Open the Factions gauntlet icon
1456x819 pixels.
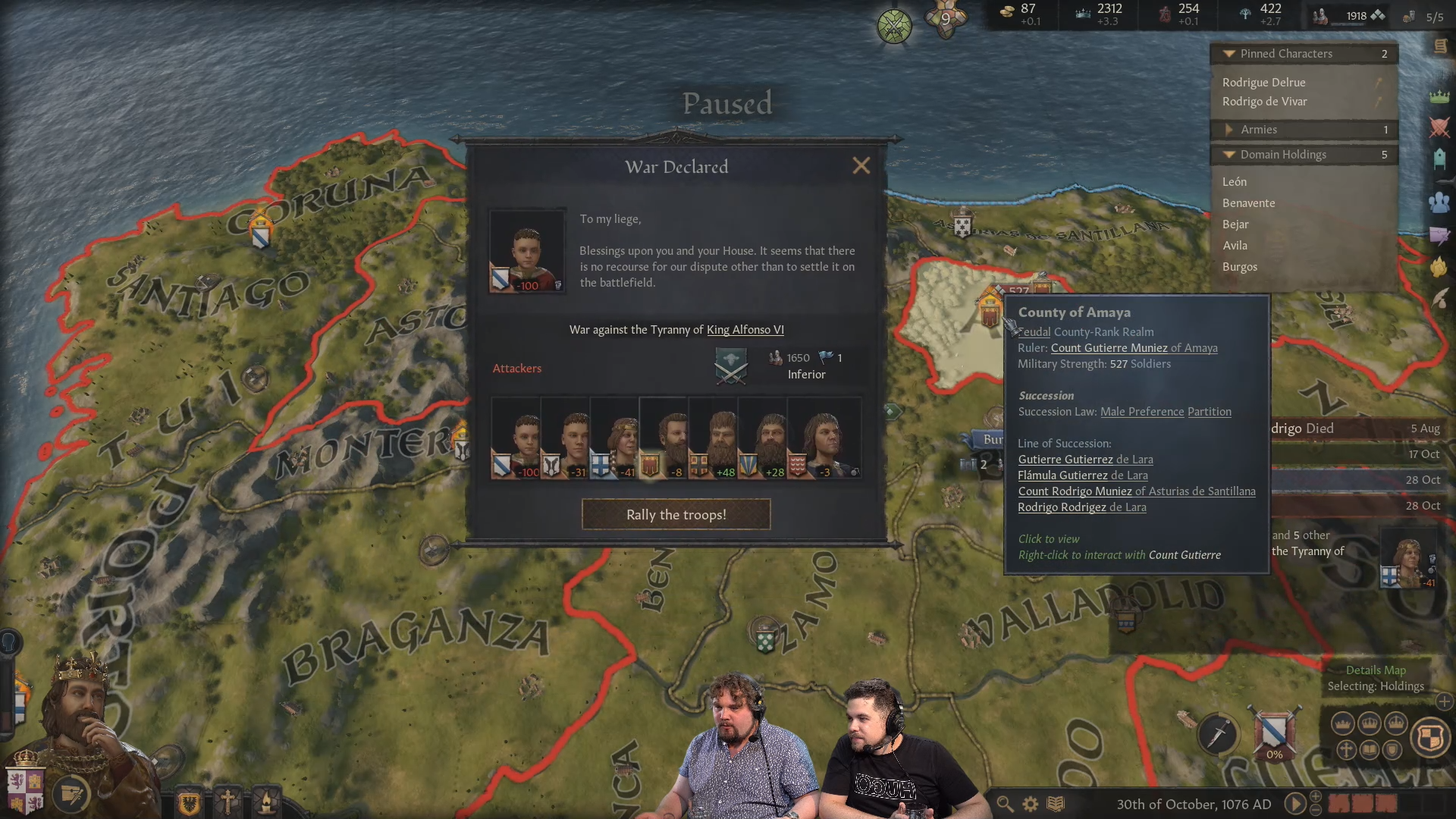1439,265
